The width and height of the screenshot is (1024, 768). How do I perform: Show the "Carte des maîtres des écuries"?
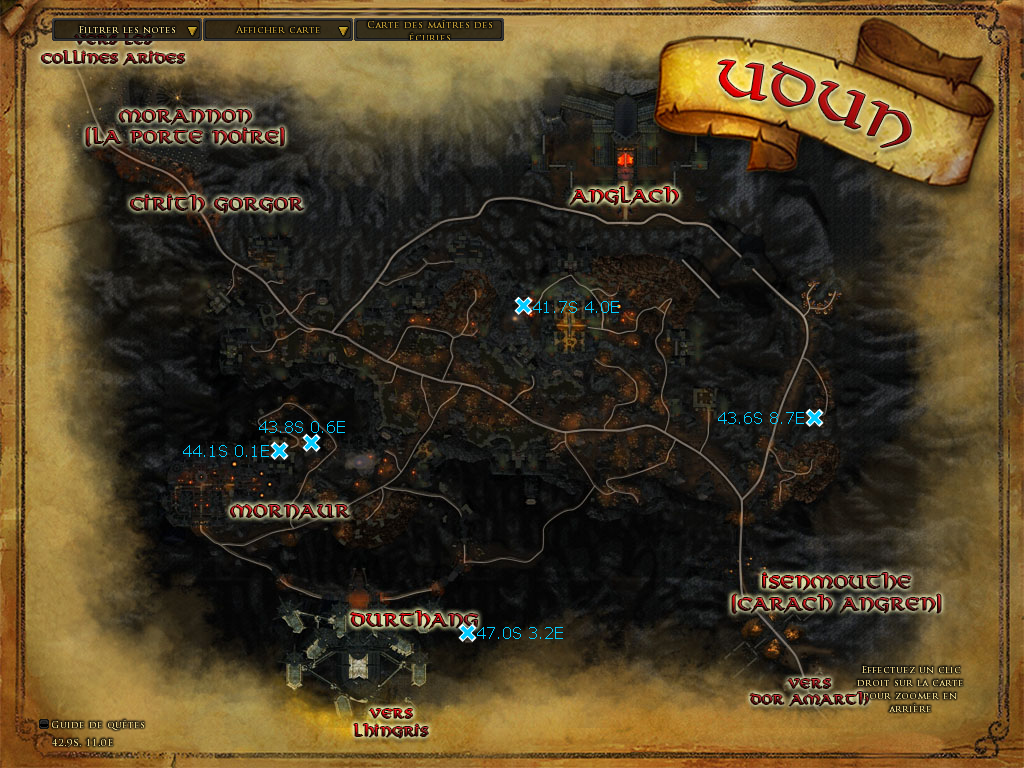coord(429,30)
